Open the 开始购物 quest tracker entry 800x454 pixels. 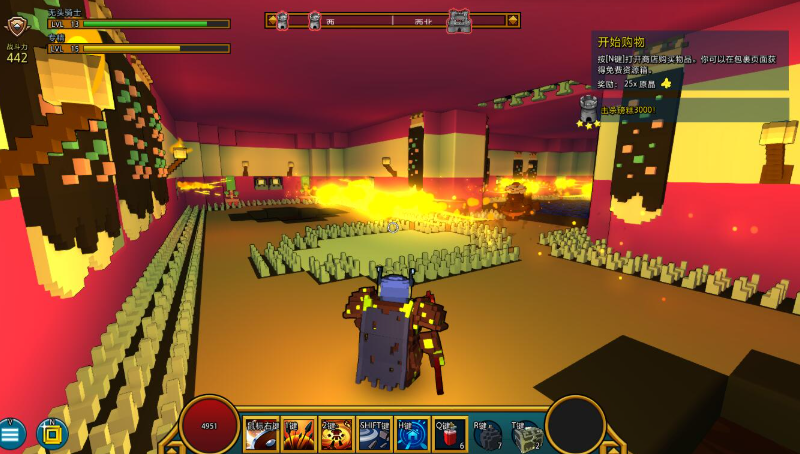point(621,42)
